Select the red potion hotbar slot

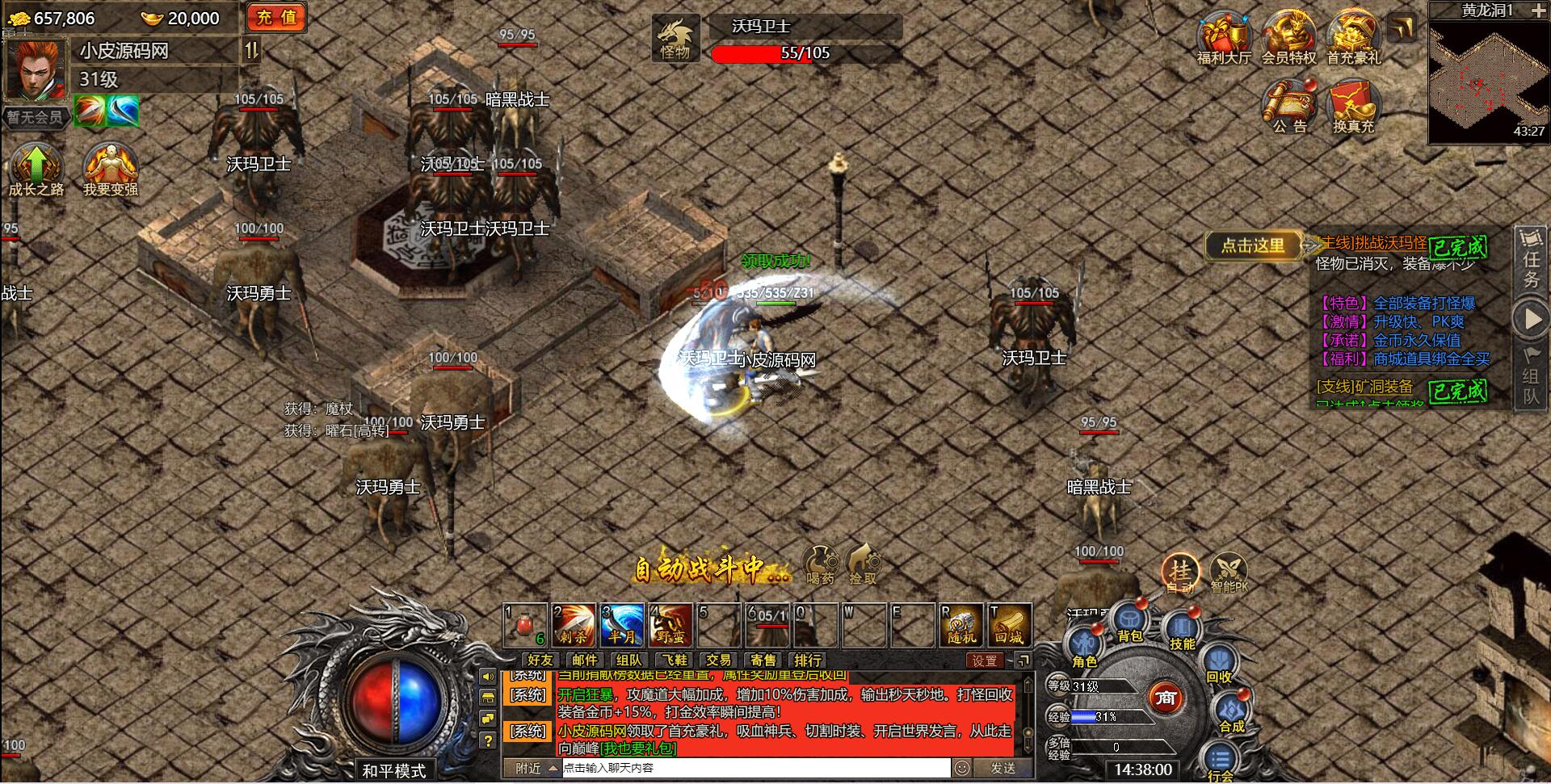(x=525, y=625)
